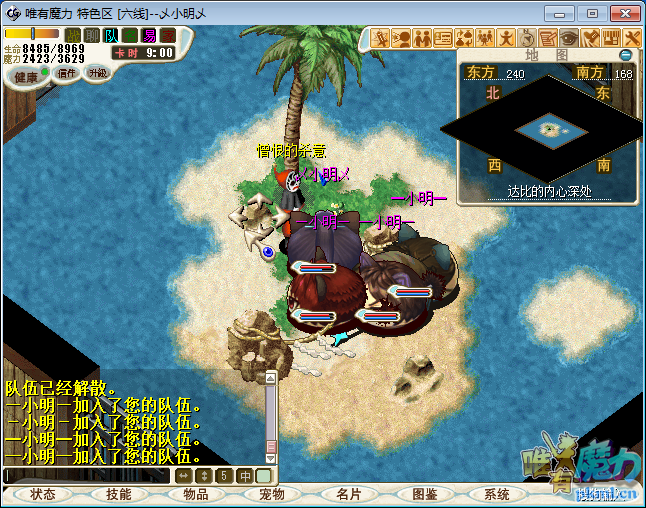Open the 物品 items menu
Image resolution: width=646 pixels, height=508 pixels.
(x=196, y=494)
